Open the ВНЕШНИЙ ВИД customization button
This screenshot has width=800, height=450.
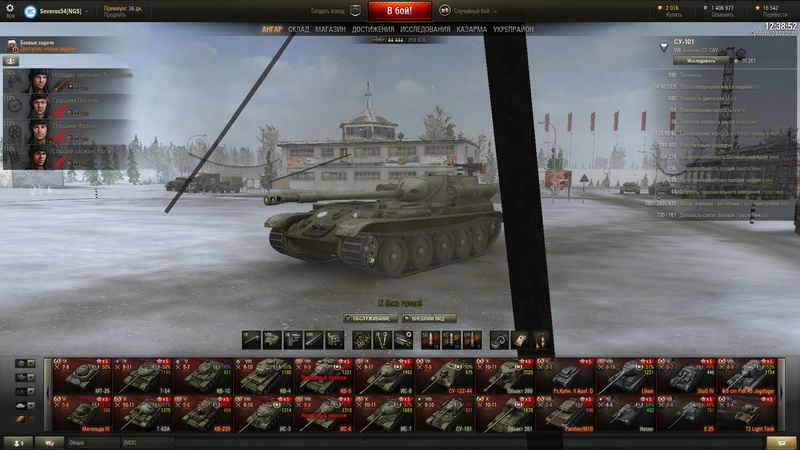click(430, 319)
